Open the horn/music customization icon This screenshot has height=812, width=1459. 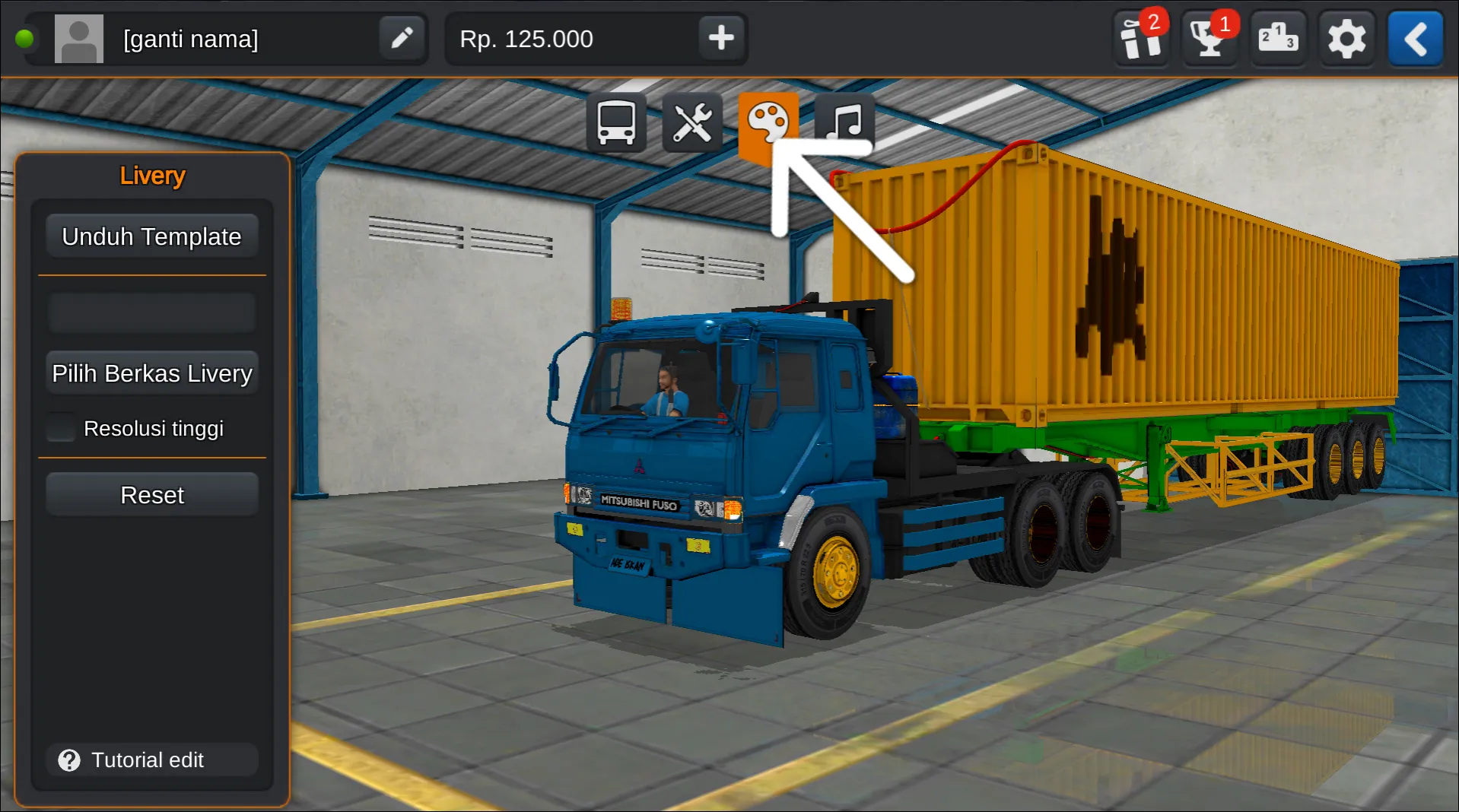tap(846, 122)
